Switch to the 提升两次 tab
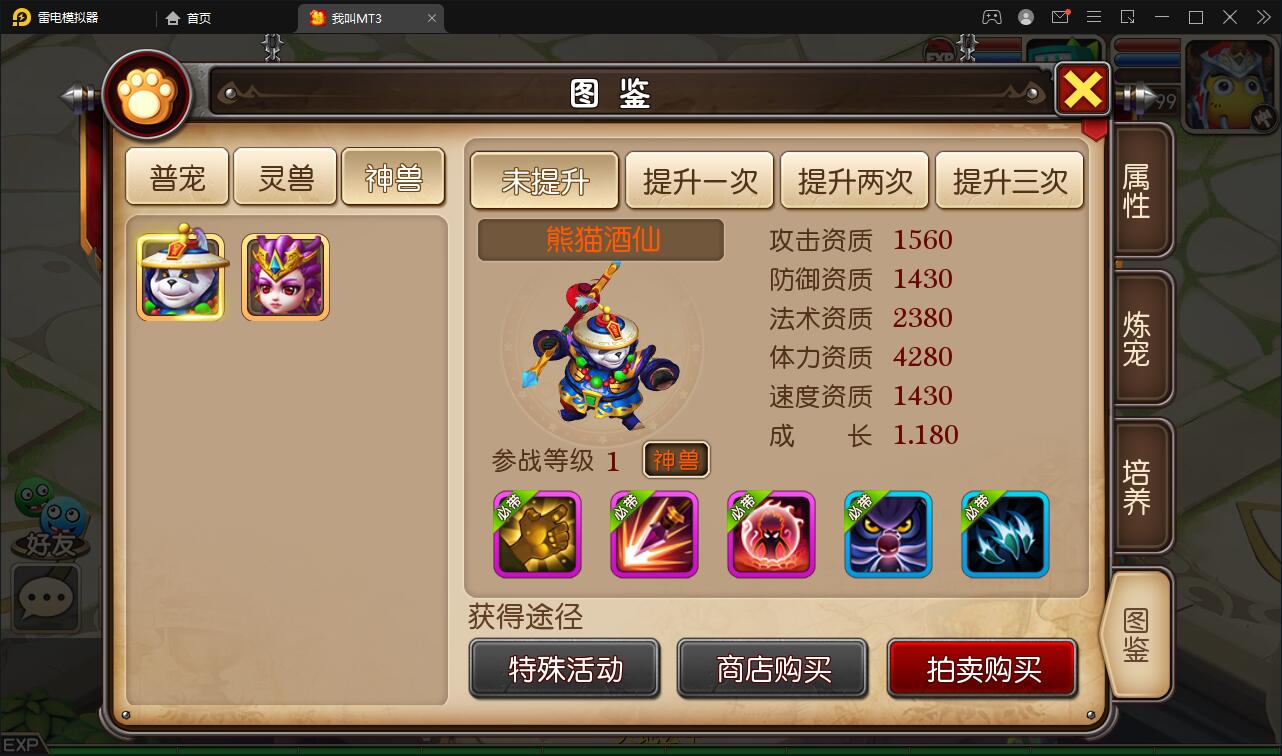Viewport: 1282px width, 756px height. (x=855, y=180)
